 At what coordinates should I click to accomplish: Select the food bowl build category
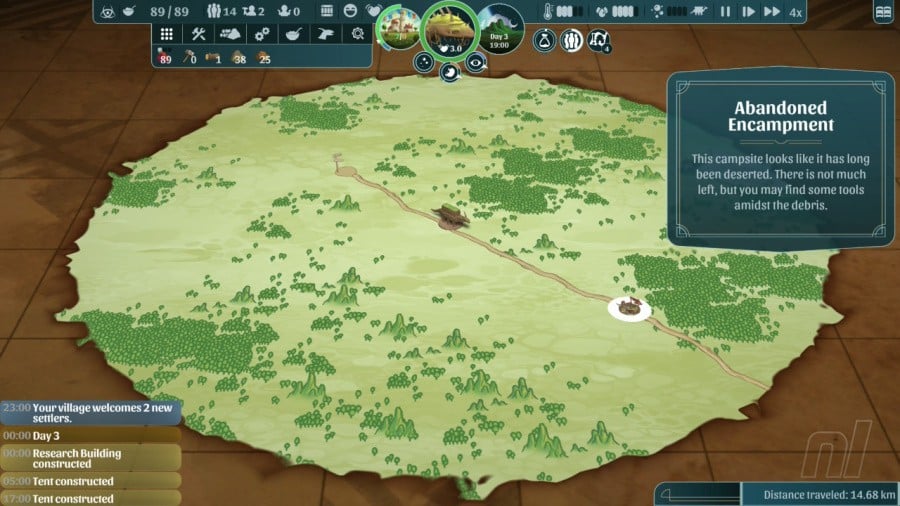293,33
